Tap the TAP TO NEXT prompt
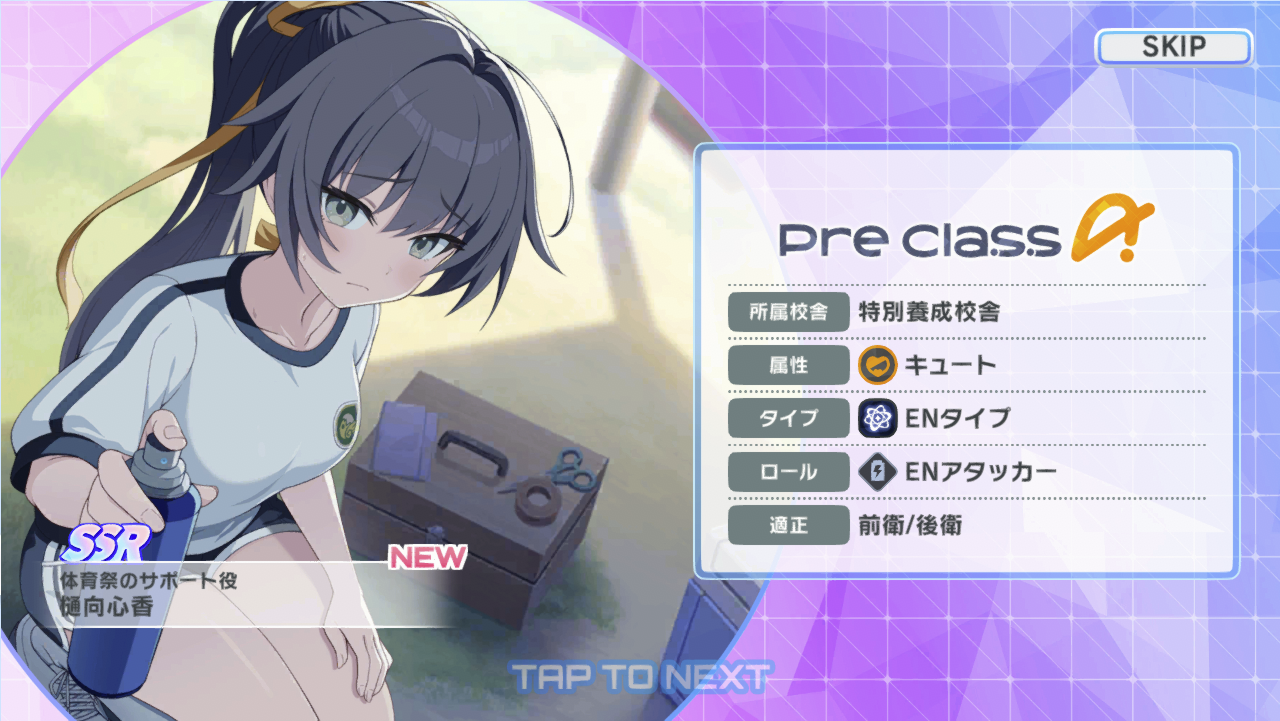This screenshot has height=721, width=1280. click(640, 677)
